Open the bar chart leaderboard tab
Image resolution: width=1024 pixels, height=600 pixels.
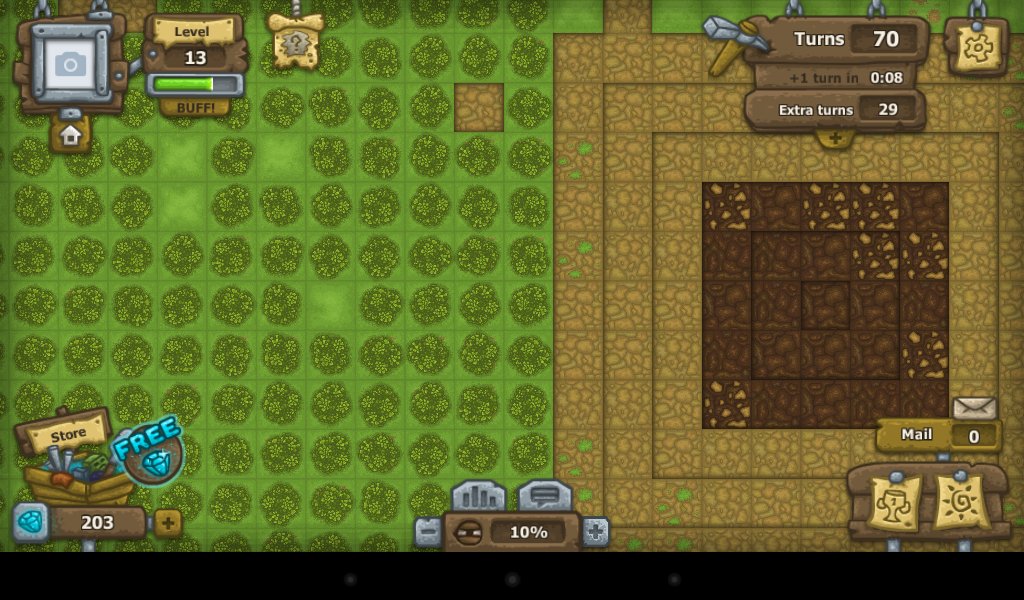(478, 497)
